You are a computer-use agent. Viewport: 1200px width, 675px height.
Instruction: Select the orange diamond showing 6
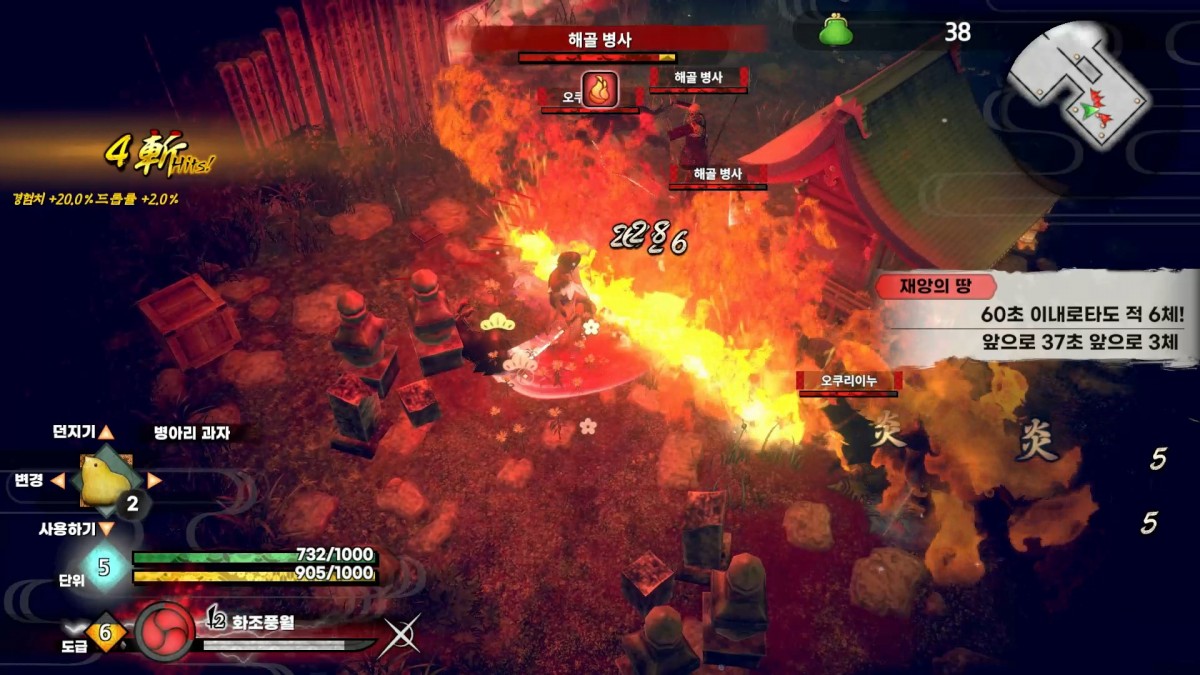point(106,633)
